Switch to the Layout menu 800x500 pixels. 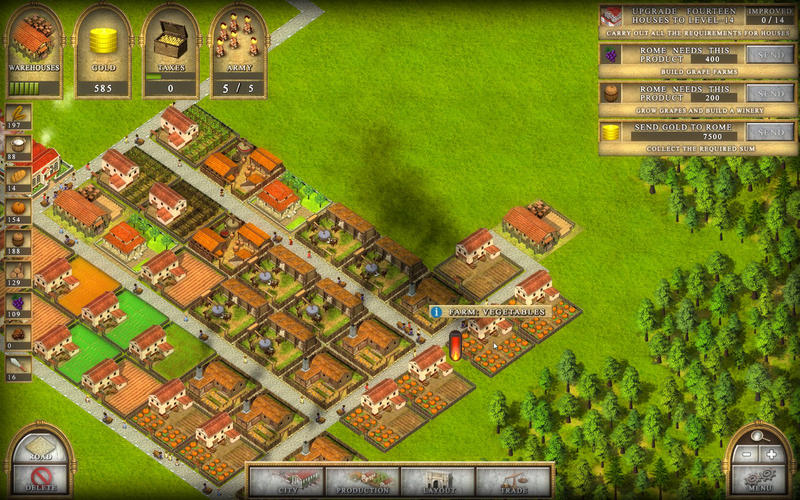pyautogui.click(x=438, y=480)
